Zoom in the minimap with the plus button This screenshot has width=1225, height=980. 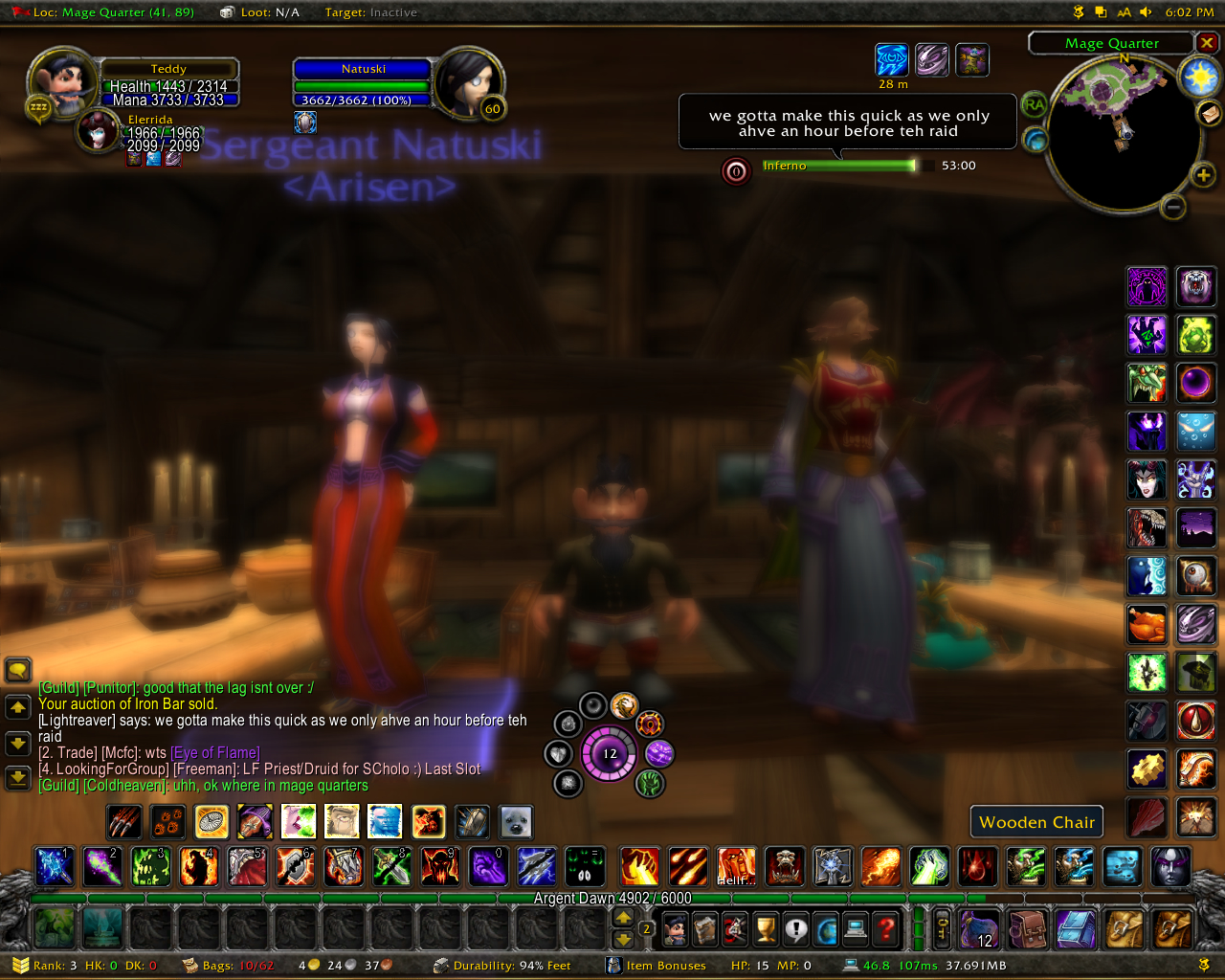1203,174
